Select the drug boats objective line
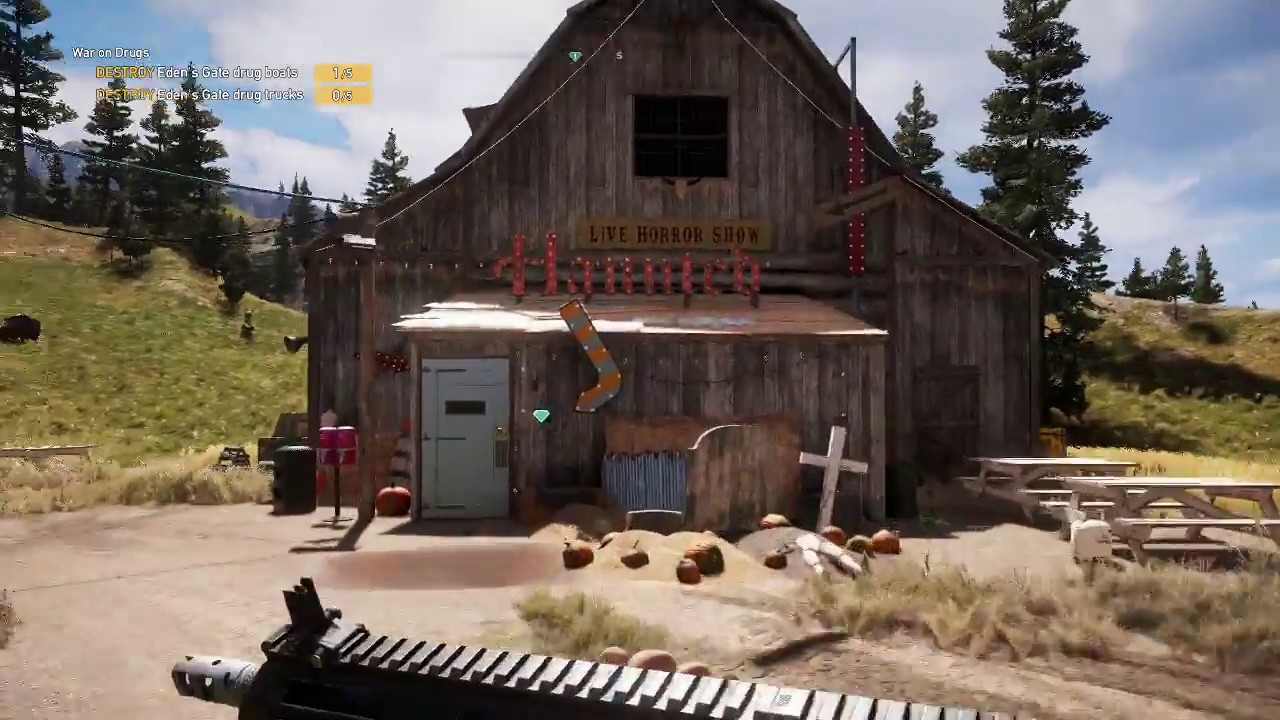 point(200,72)
